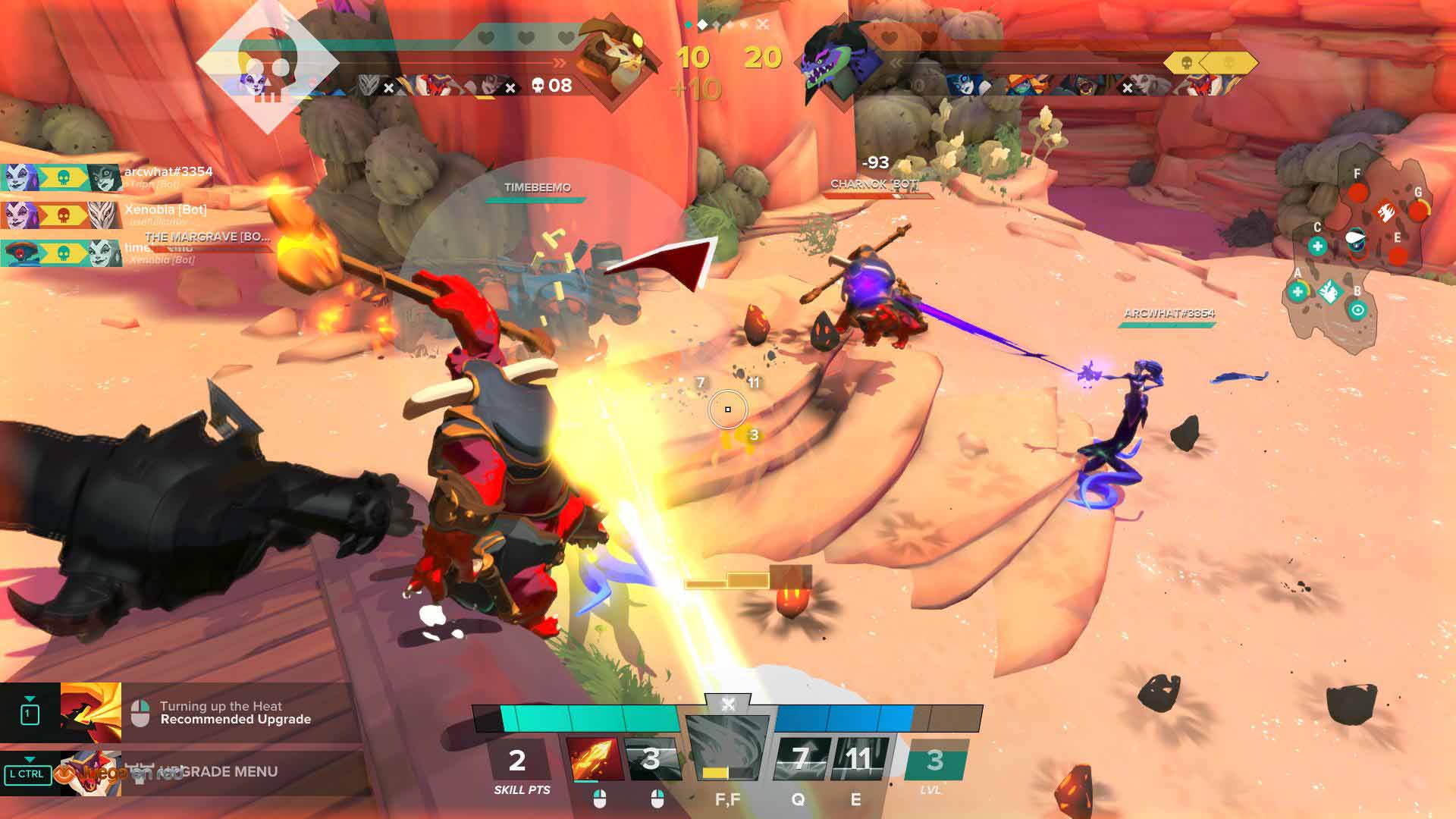Click the teal allied guardian minimap icon

tap(1329, 291)
